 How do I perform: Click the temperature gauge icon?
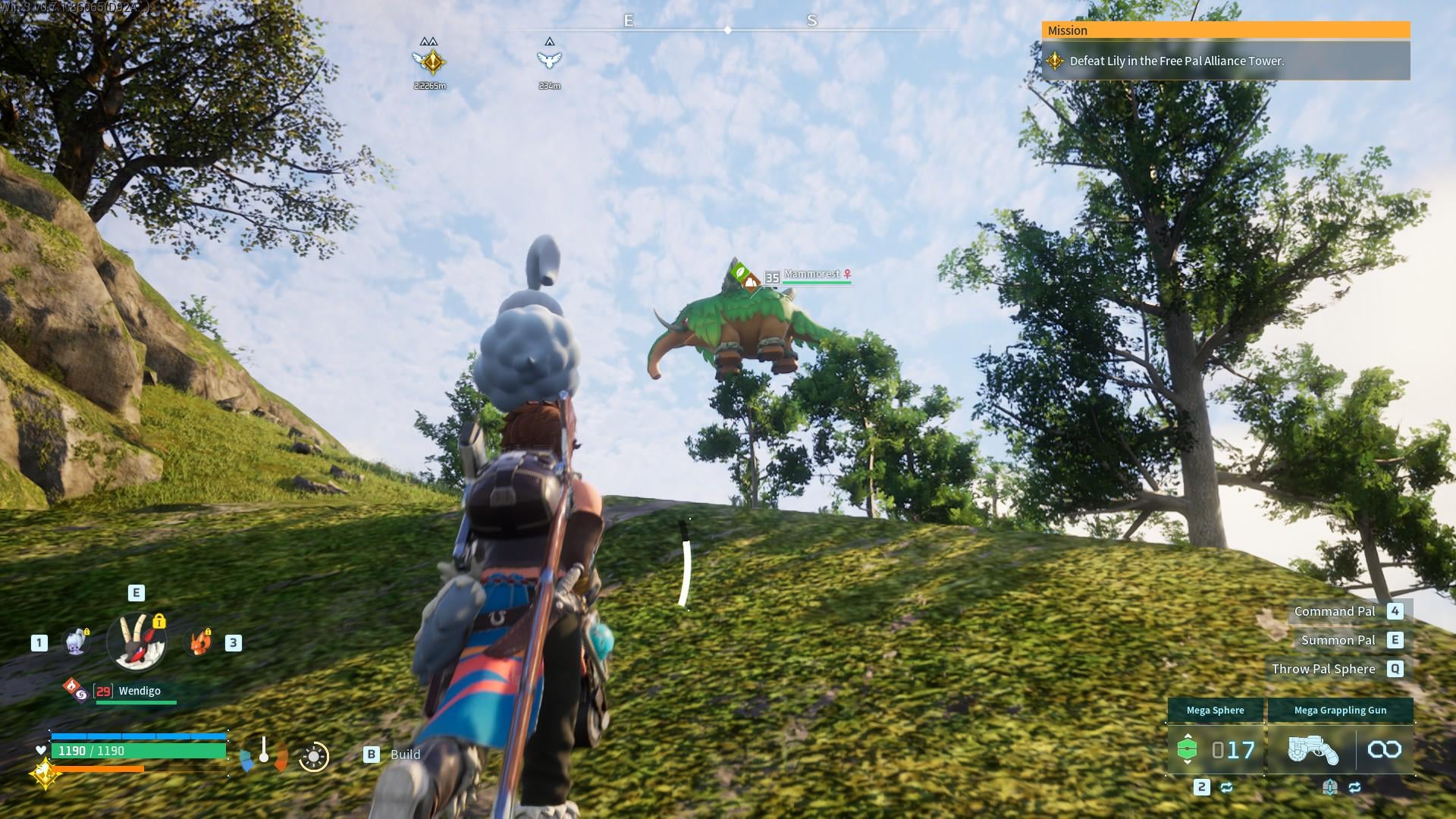263,754
